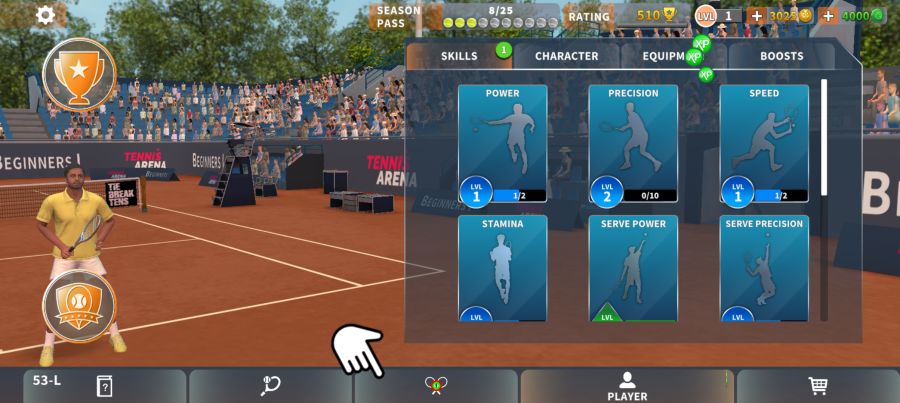The width and height of the screenshot is (900, 403).
Task: Open the Season Pass progress panel
Action: click(466, 16)
